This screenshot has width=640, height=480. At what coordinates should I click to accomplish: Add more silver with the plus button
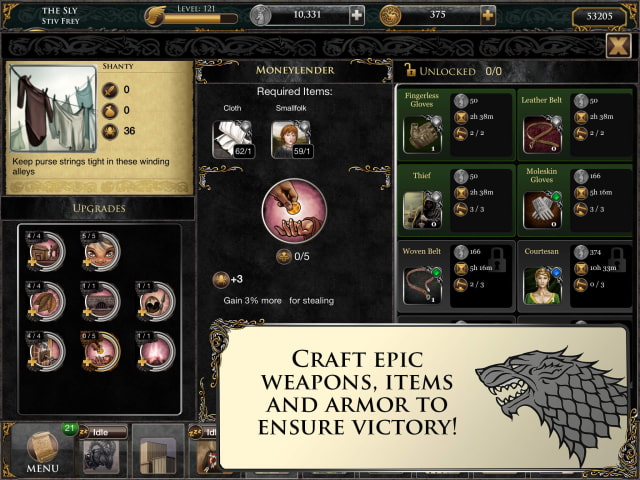coord(357,15)
